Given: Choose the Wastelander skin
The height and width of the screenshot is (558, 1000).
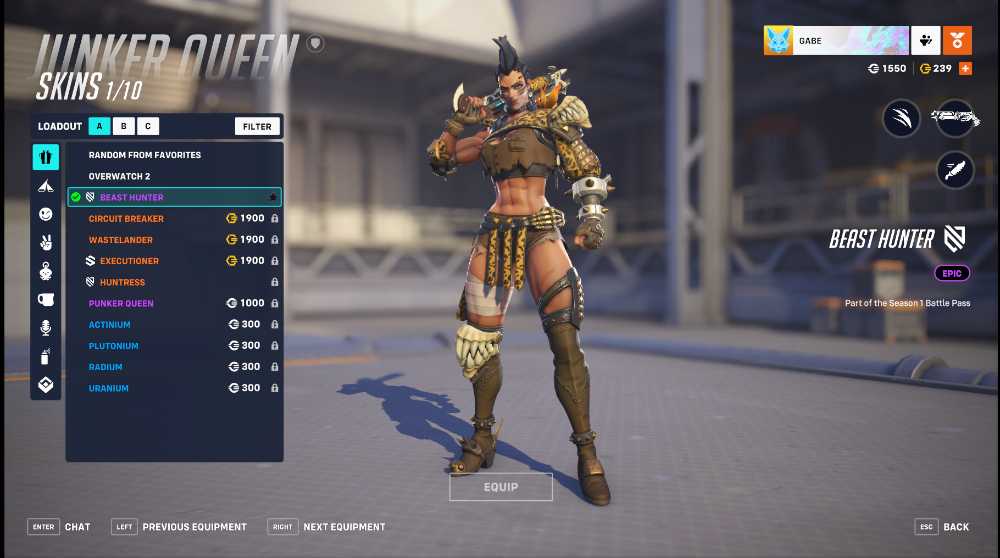Looking at the screenshot, I should click(x=120, y=240).
